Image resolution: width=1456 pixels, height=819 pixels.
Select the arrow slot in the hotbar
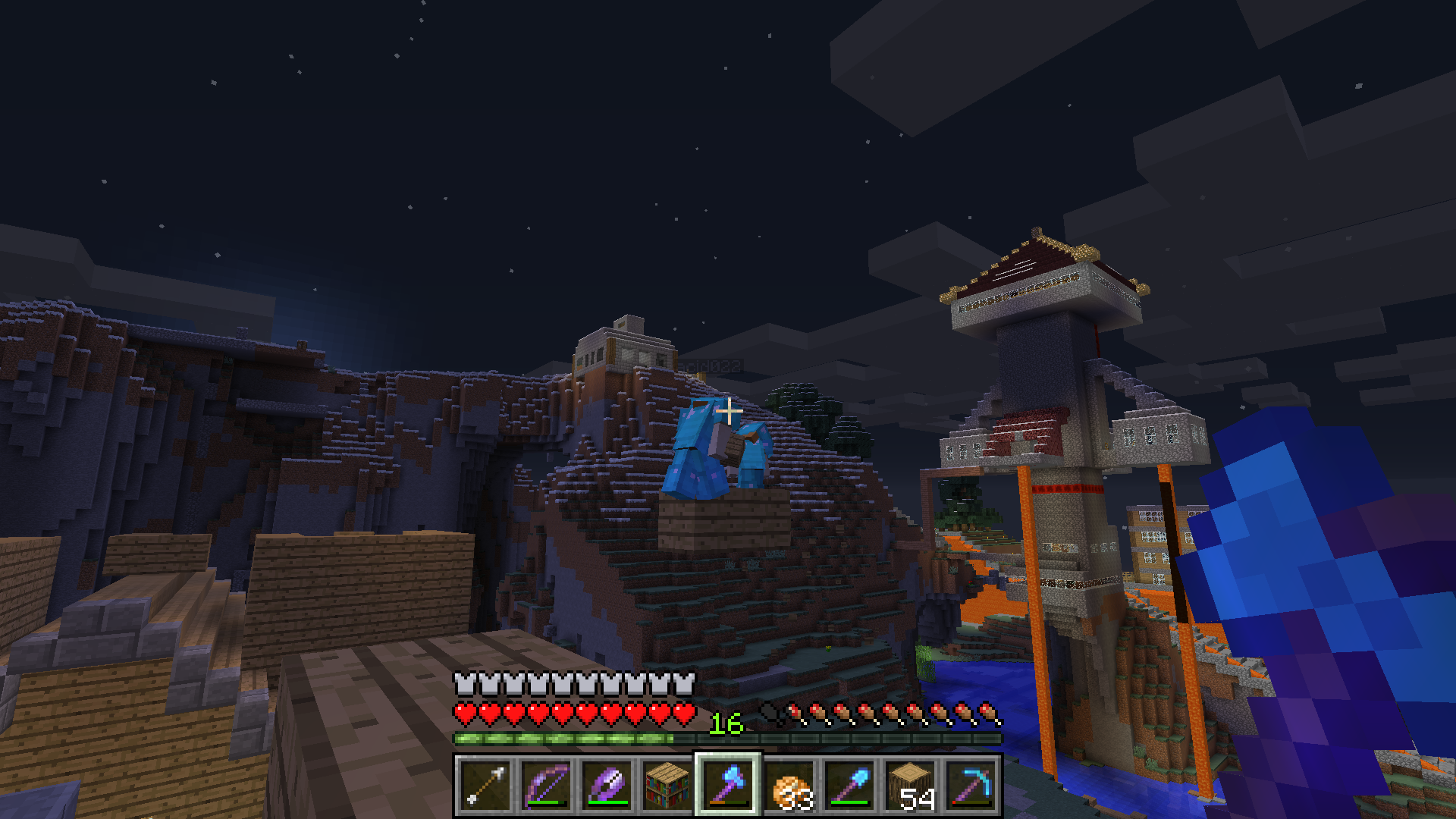[x=485, y=785]
